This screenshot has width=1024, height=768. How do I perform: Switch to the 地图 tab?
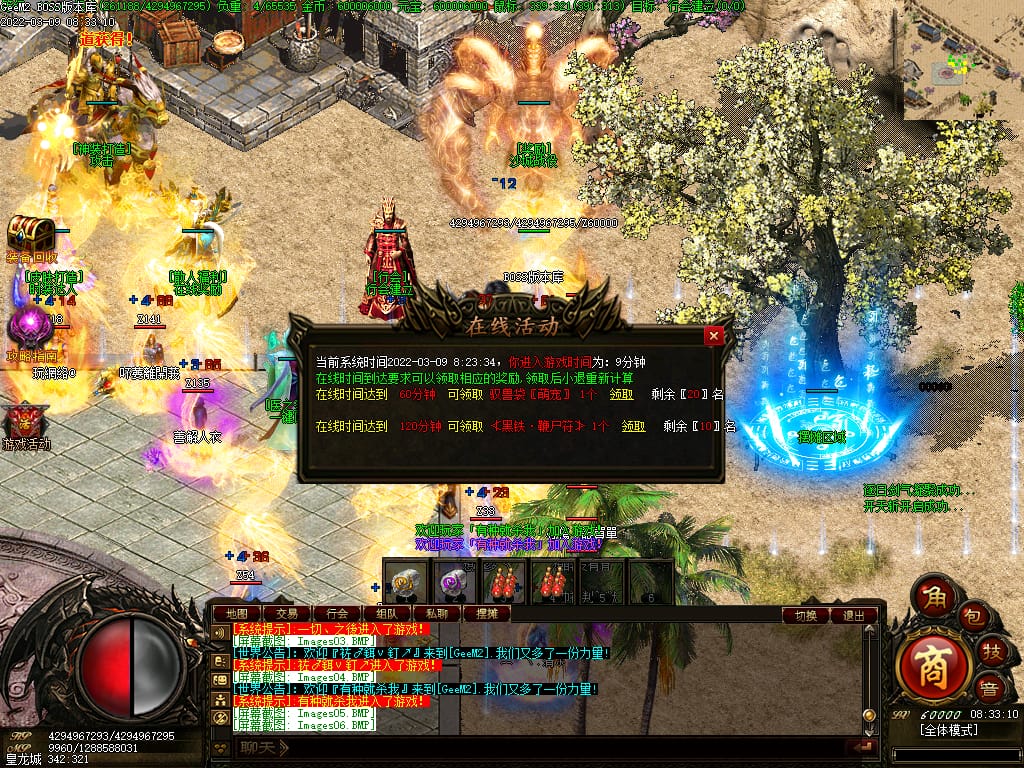(237, 613)
